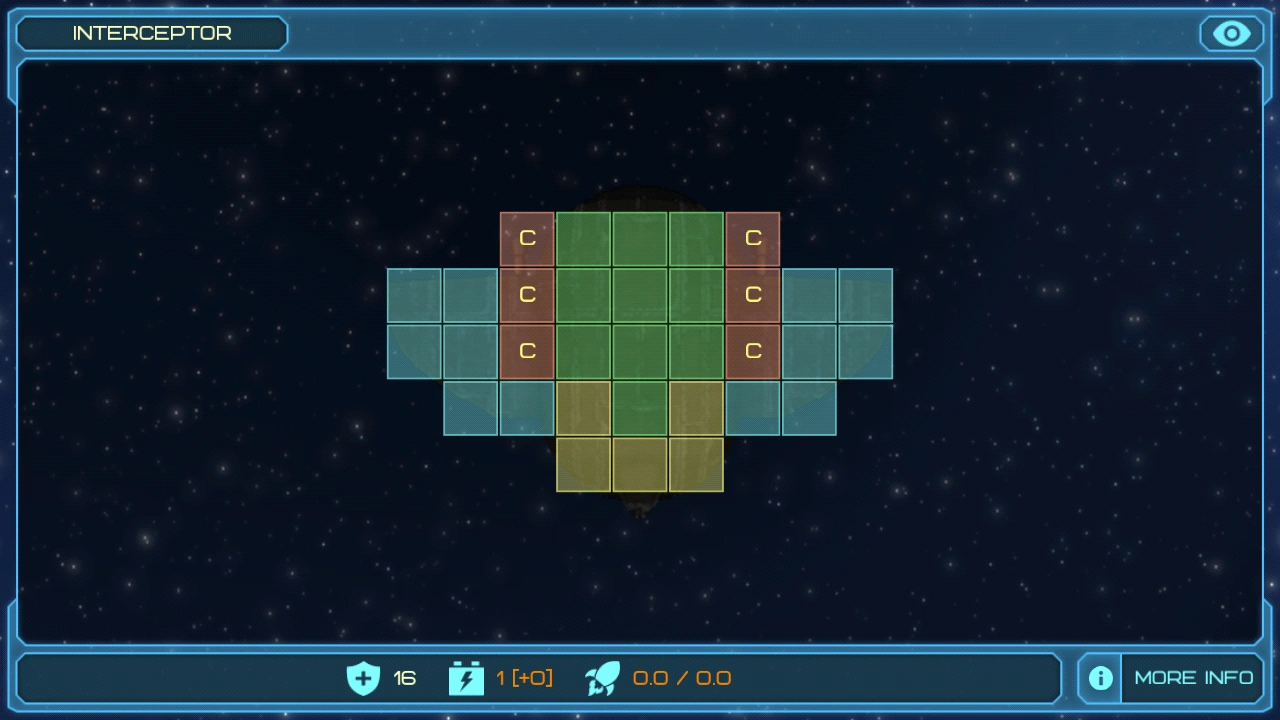Click the rocket thrust icon in status bar
Image resolution: width=1280 pixels, height=720 pixels.
tap(601, 677)
